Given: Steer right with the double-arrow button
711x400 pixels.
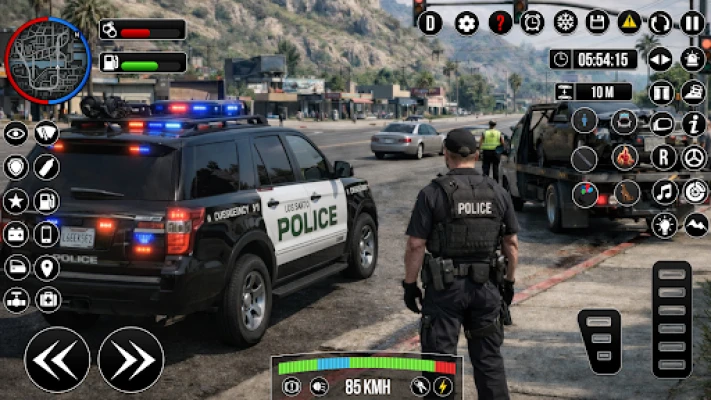Looking at the screenshot, I should coord(131,359).
